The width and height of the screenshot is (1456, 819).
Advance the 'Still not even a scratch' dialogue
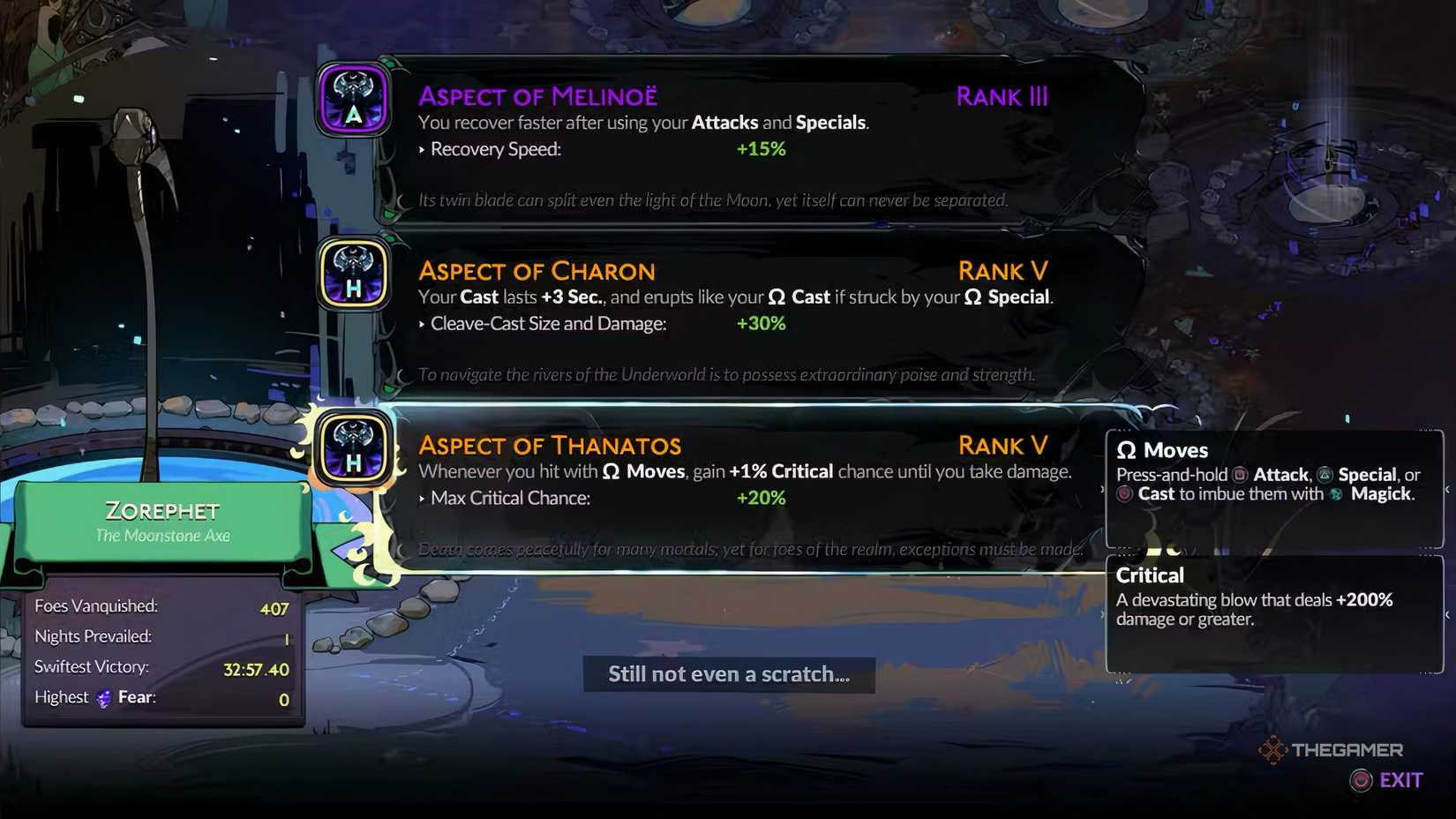[x=728, y=673]
